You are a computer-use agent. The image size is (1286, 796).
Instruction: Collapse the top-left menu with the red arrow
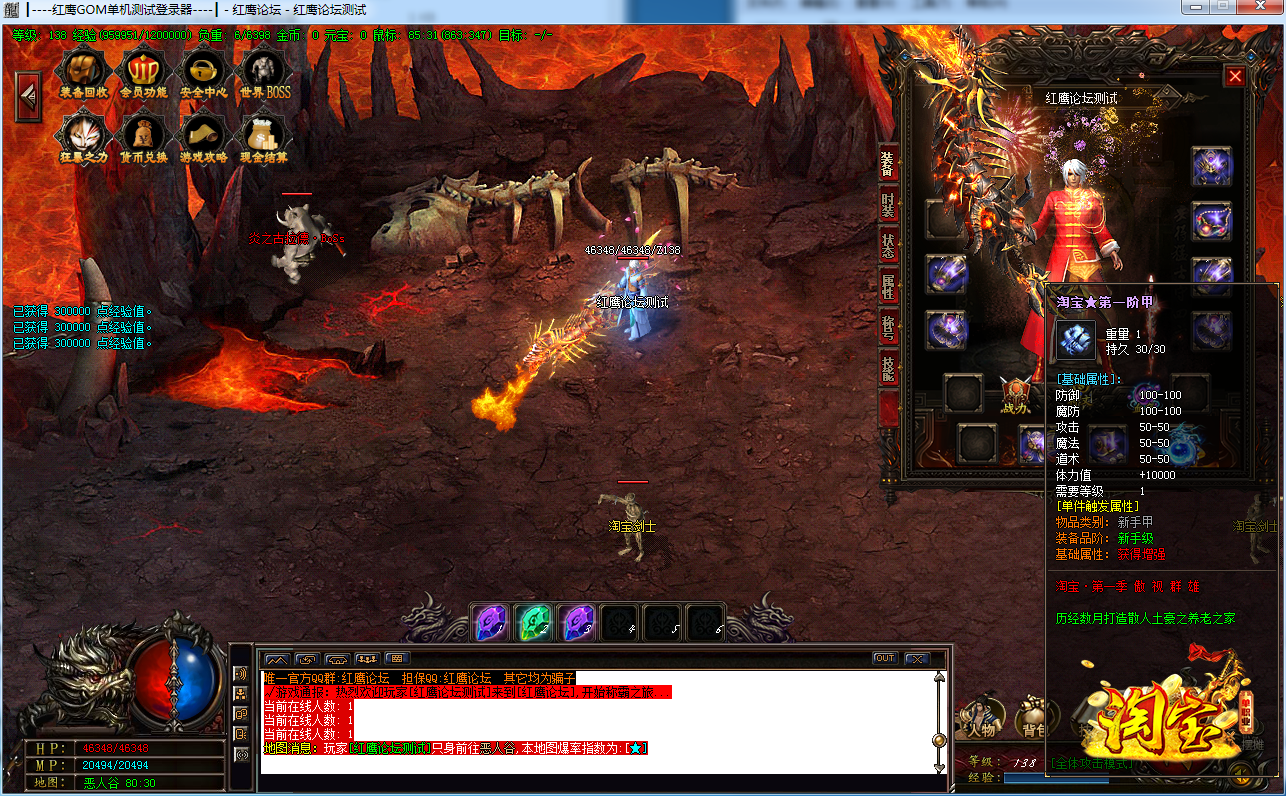(27, 95)
